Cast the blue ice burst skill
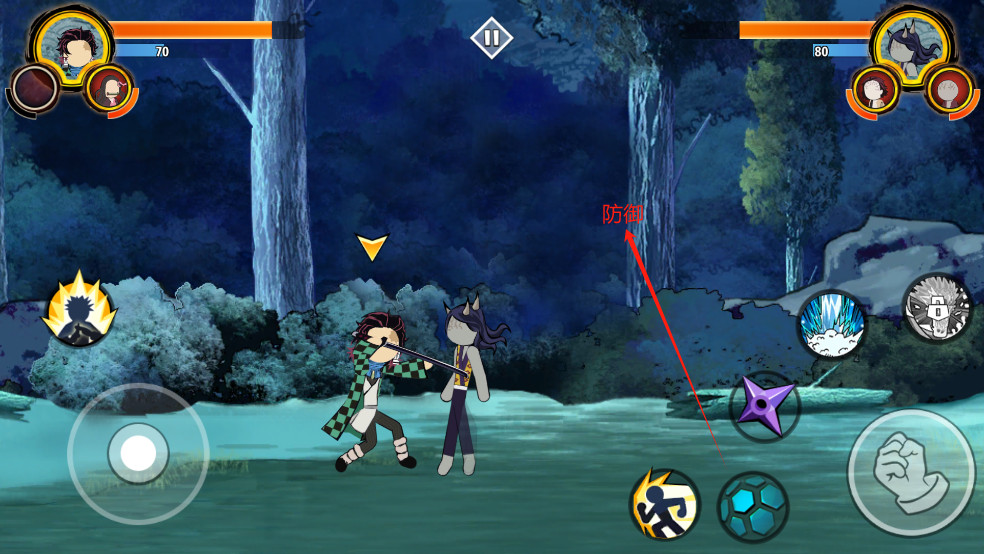This screenshot has width=984, height=554. [832, 324]
